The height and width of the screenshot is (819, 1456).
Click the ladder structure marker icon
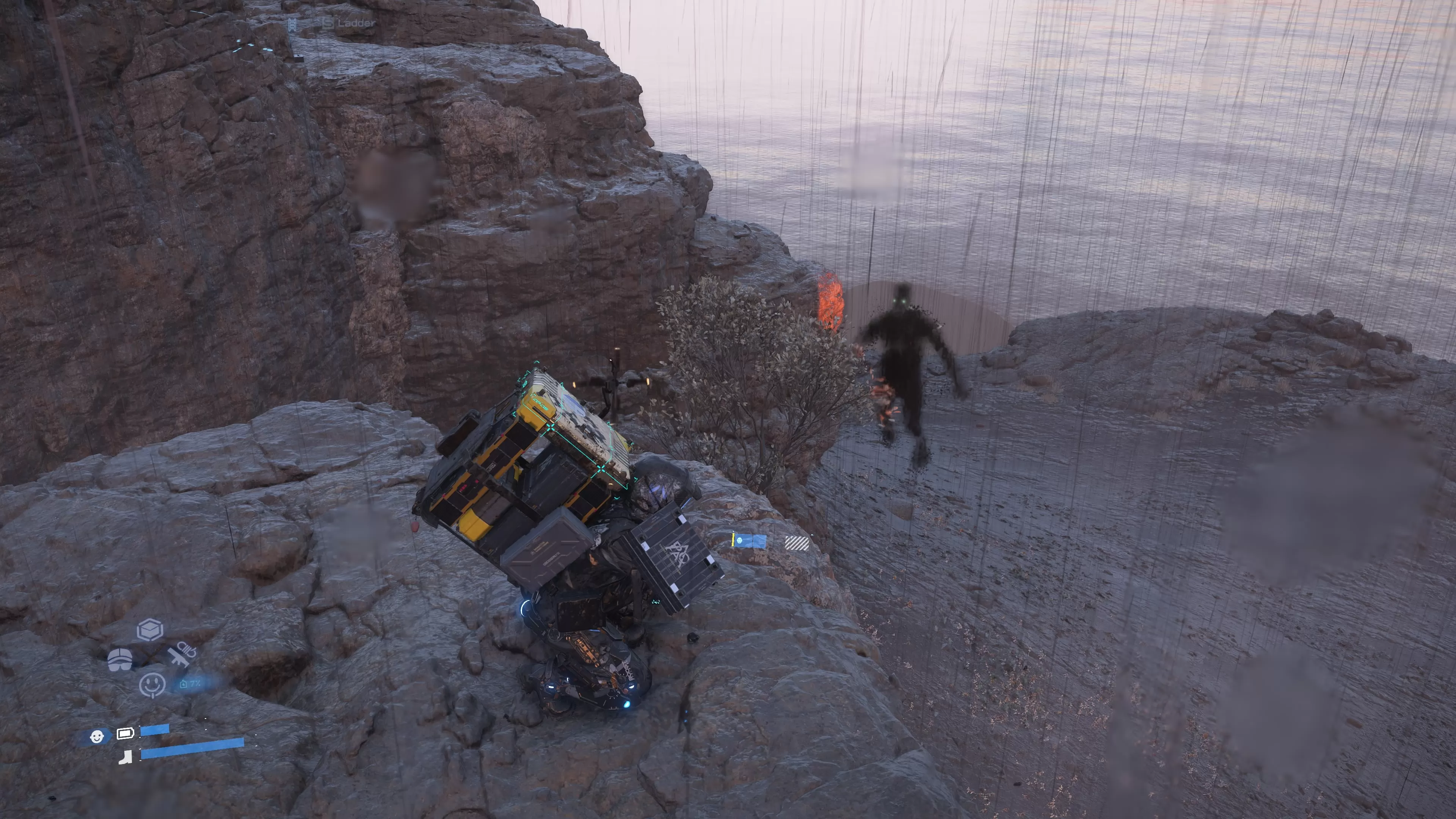[x=292, y=24]
